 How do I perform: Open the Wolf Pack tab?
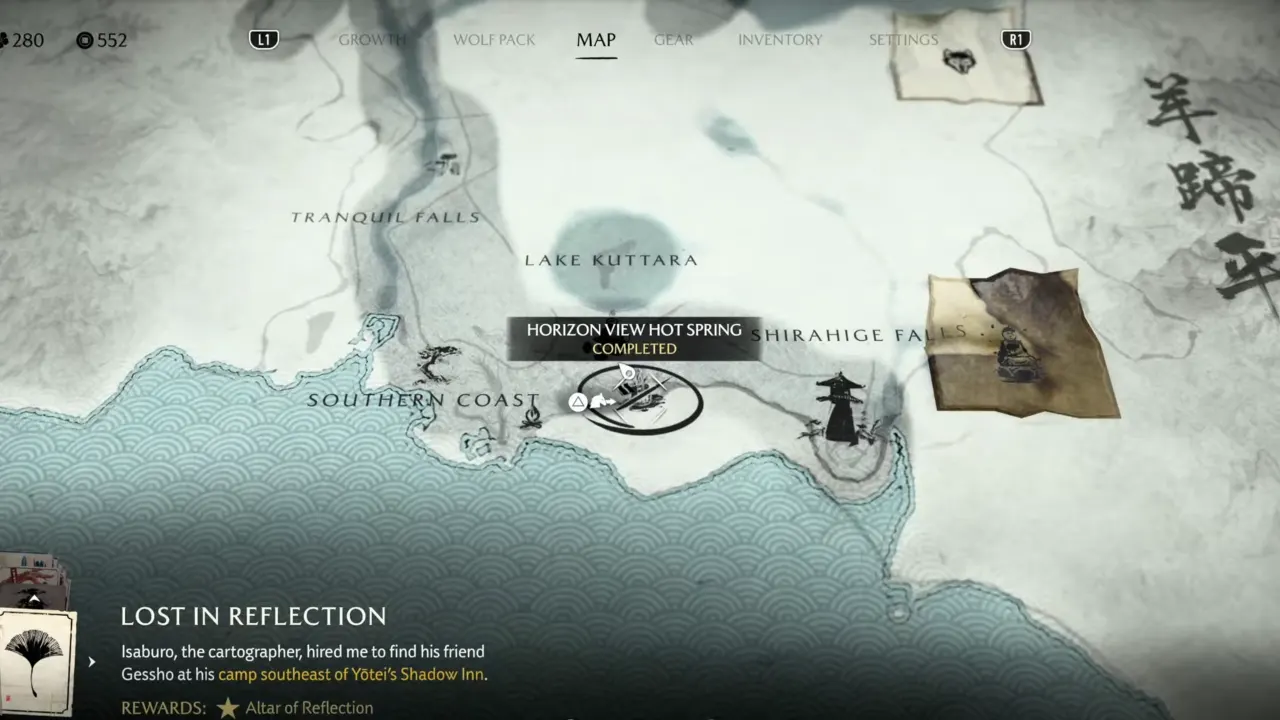click(x=494, y=40)
